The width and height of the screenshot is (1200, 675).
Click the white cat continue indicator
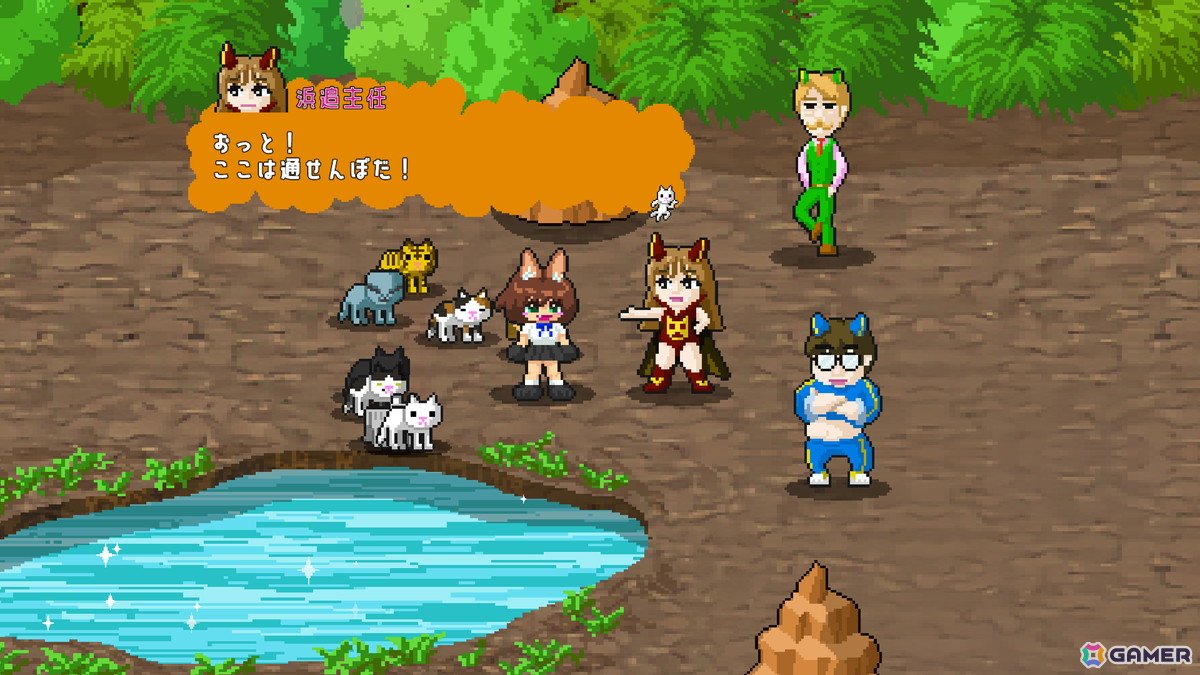point(663,203)
